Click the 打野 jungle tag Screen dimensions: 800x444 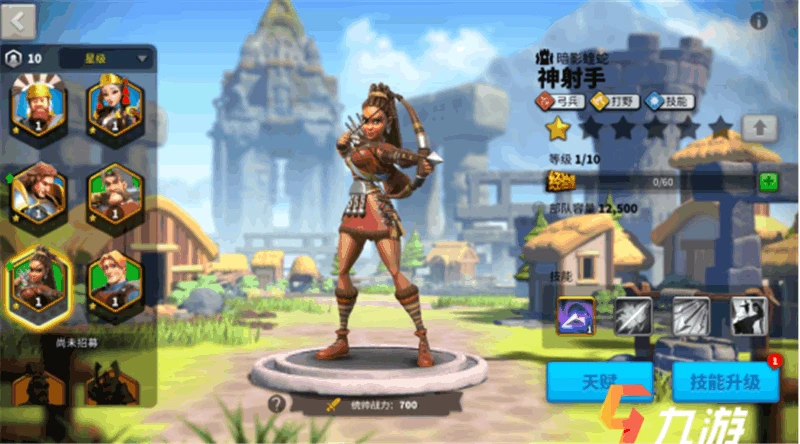(x=615, y=100)
